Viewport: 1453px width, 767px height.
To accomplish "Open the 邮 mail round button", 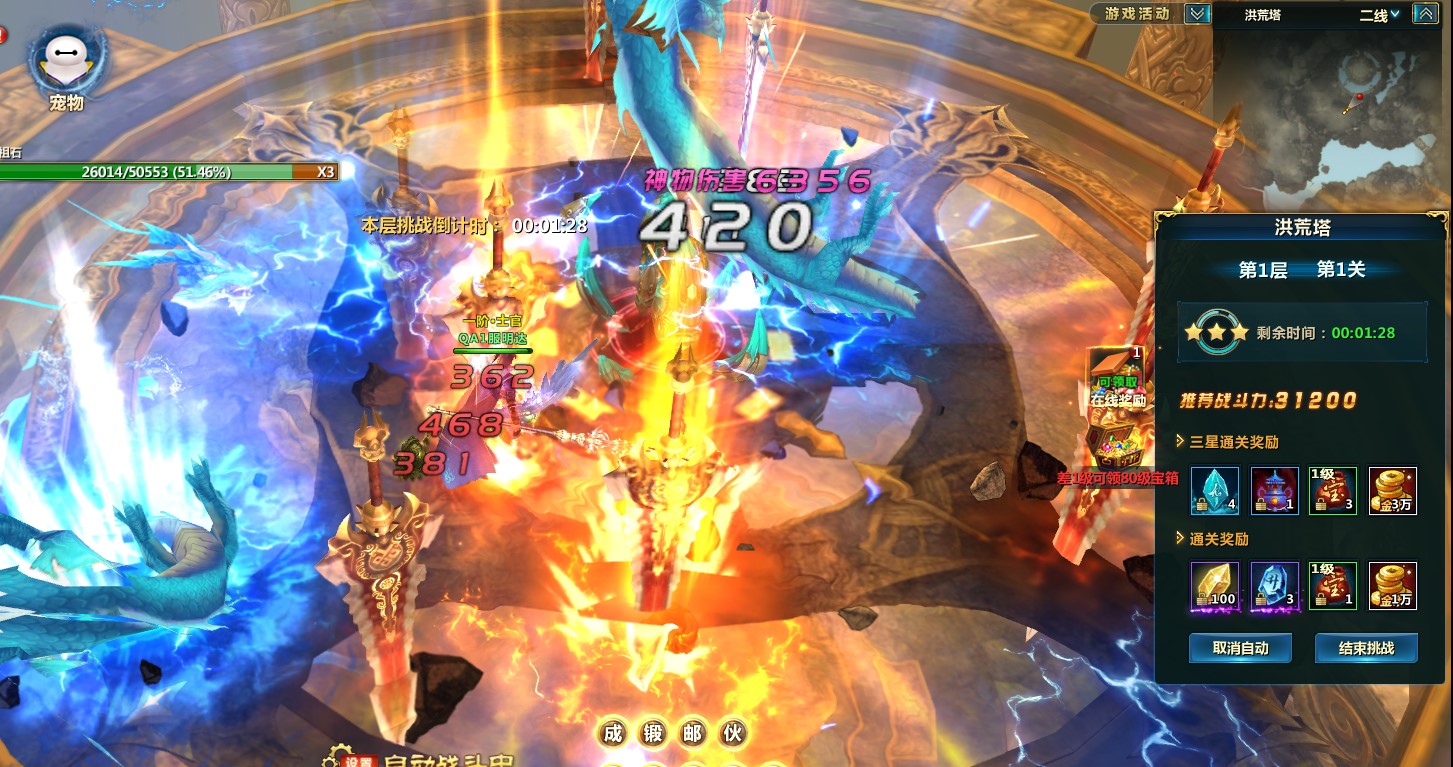I will (693, 734).
